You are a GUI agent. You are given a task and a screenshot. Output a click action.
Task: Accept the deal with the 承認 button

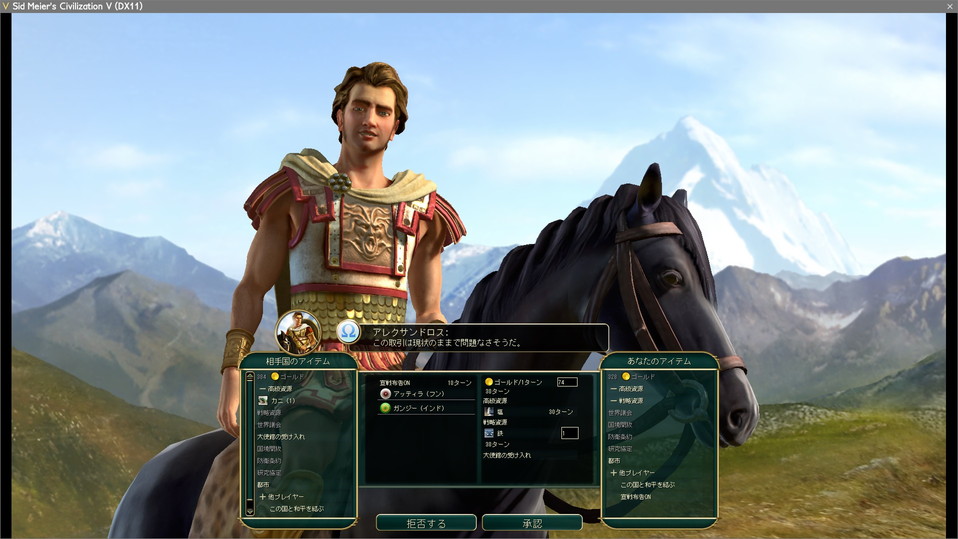click(x=532, y=523)
